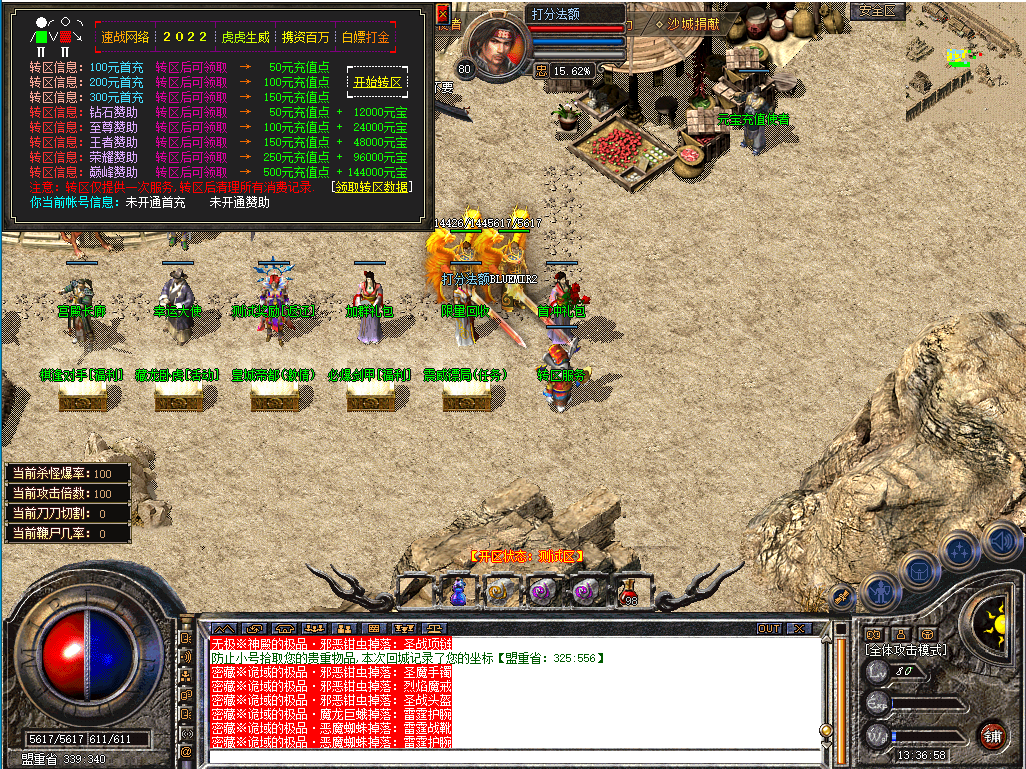Use the red potion with count 98
This screenshot has height=769, width=1026.
pos(628,591)
